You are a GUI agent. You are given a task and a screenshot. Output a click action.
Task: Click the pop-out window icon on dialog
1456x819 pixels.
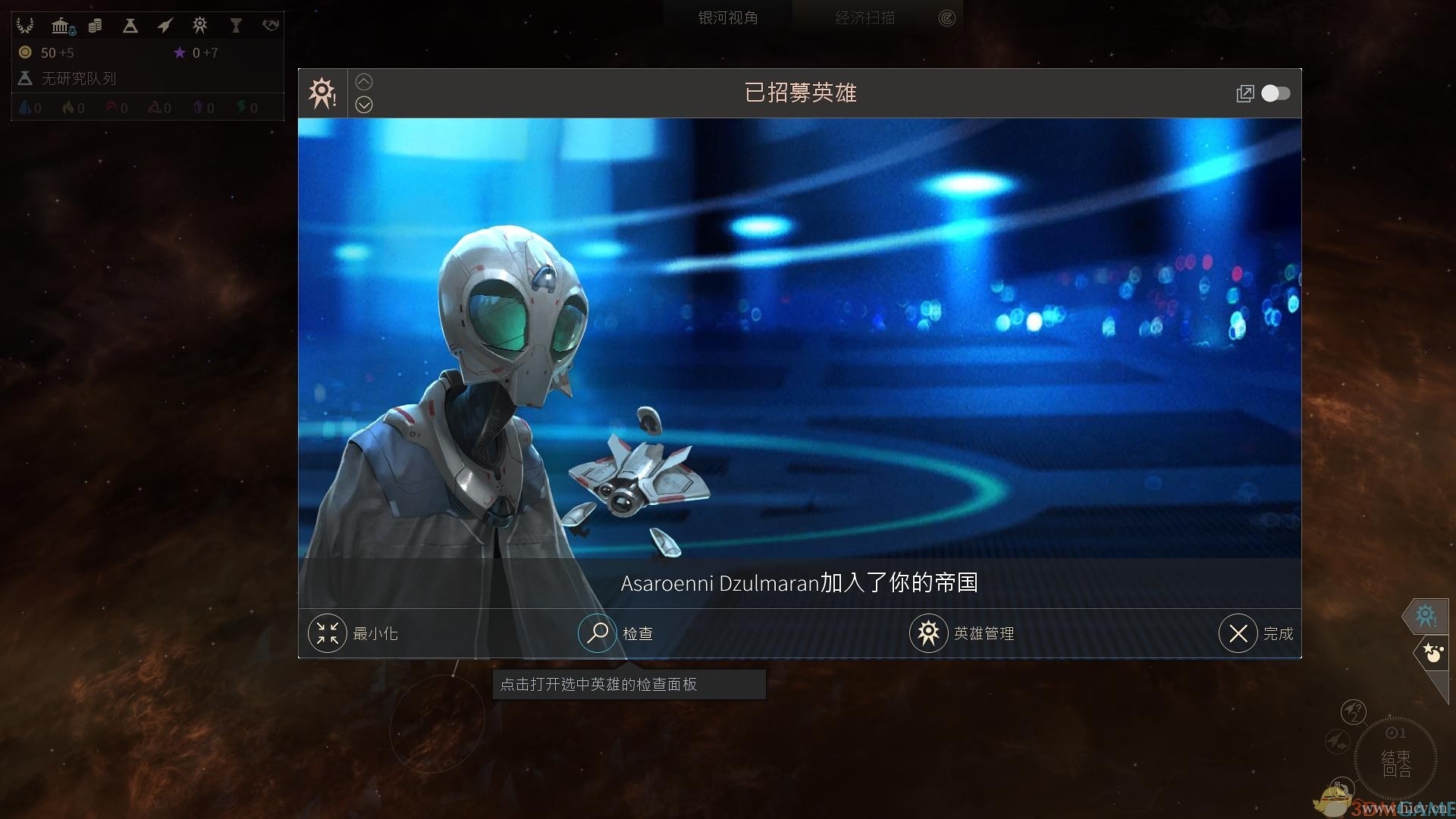(1245, 93)
